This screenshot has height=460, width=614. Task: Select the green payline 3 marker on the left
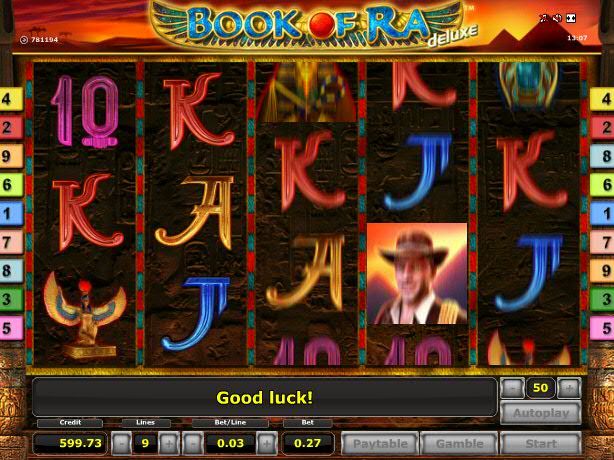[x=11, y=299]
